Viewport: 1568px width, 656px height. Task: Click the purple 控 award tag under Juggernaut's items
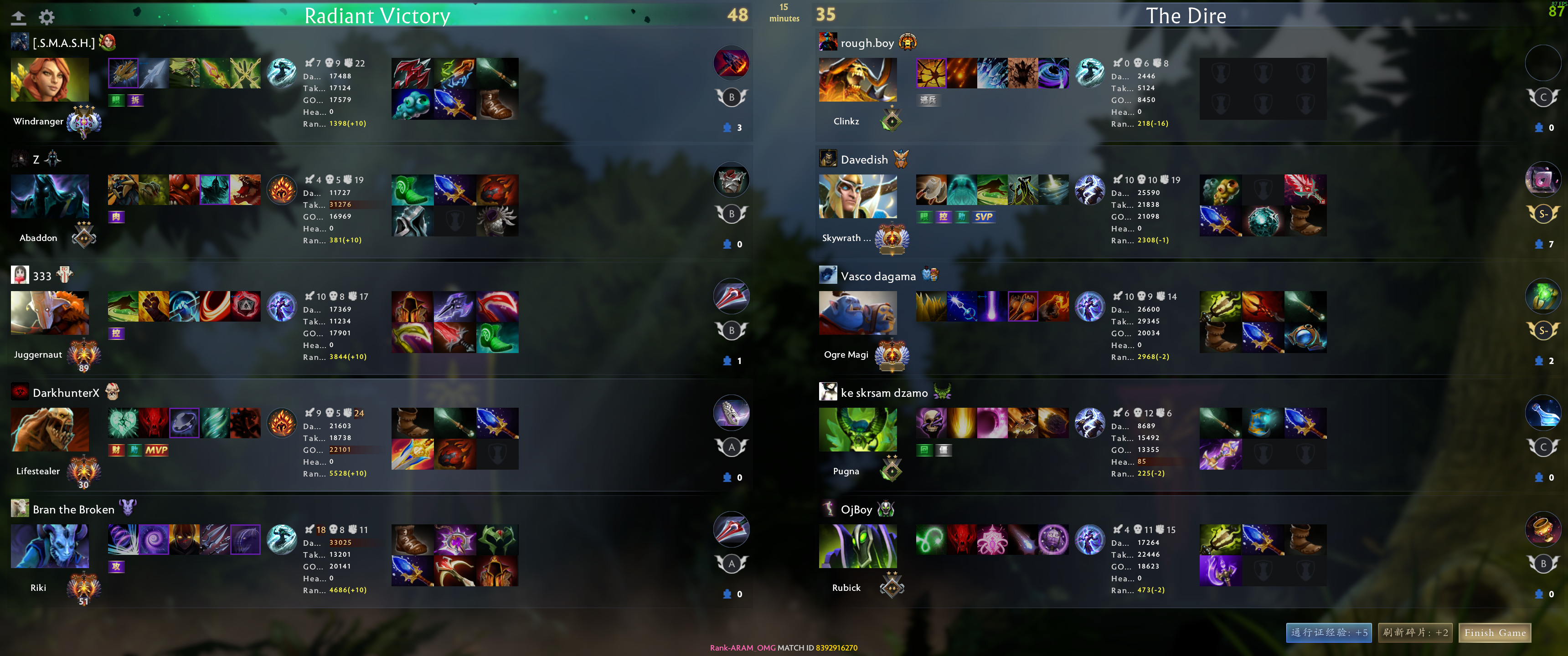point(116,333)
